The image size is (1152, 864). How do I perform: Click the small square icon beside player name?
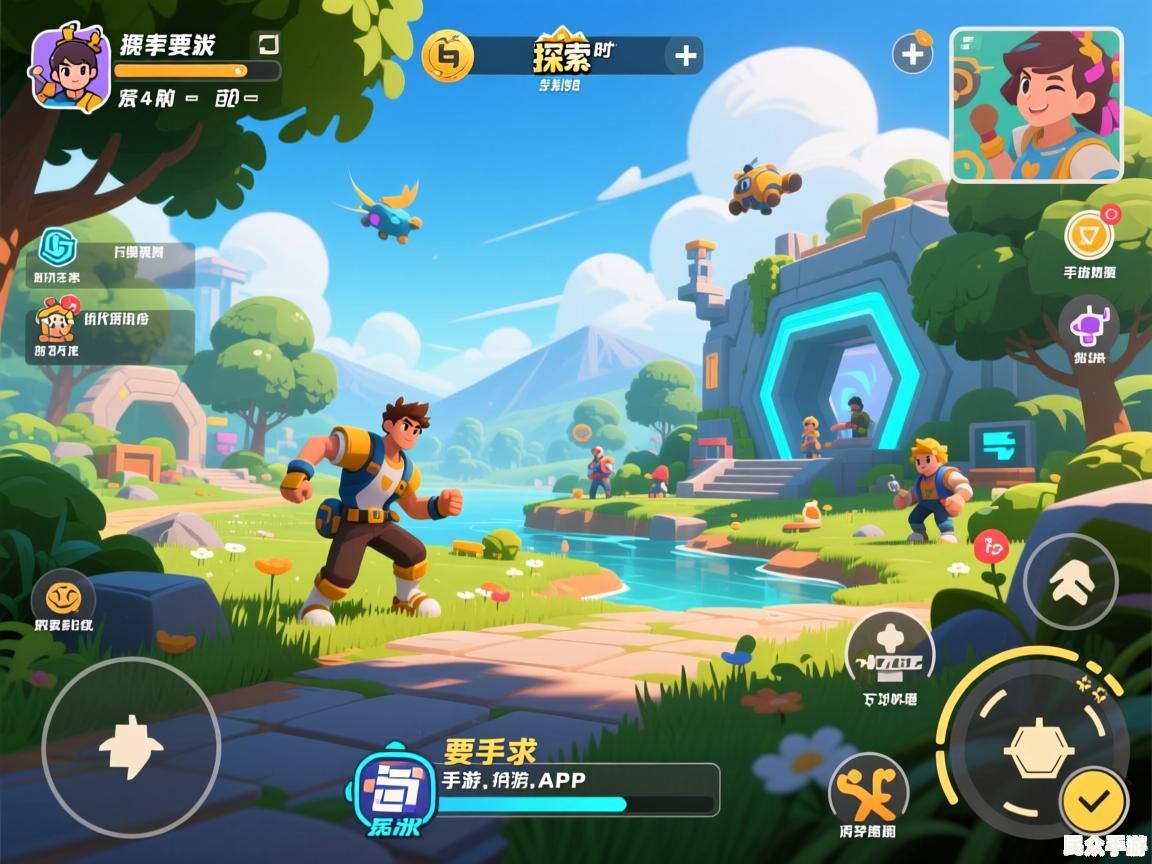tap(268, 44)
